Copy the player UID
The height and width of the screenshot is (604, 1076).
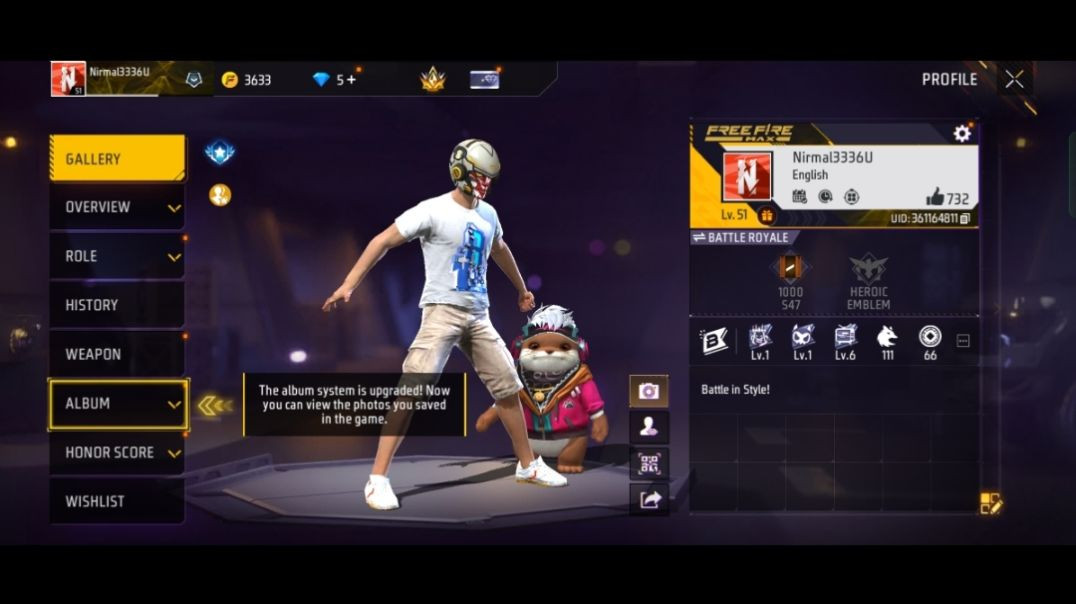click(965, 218)
